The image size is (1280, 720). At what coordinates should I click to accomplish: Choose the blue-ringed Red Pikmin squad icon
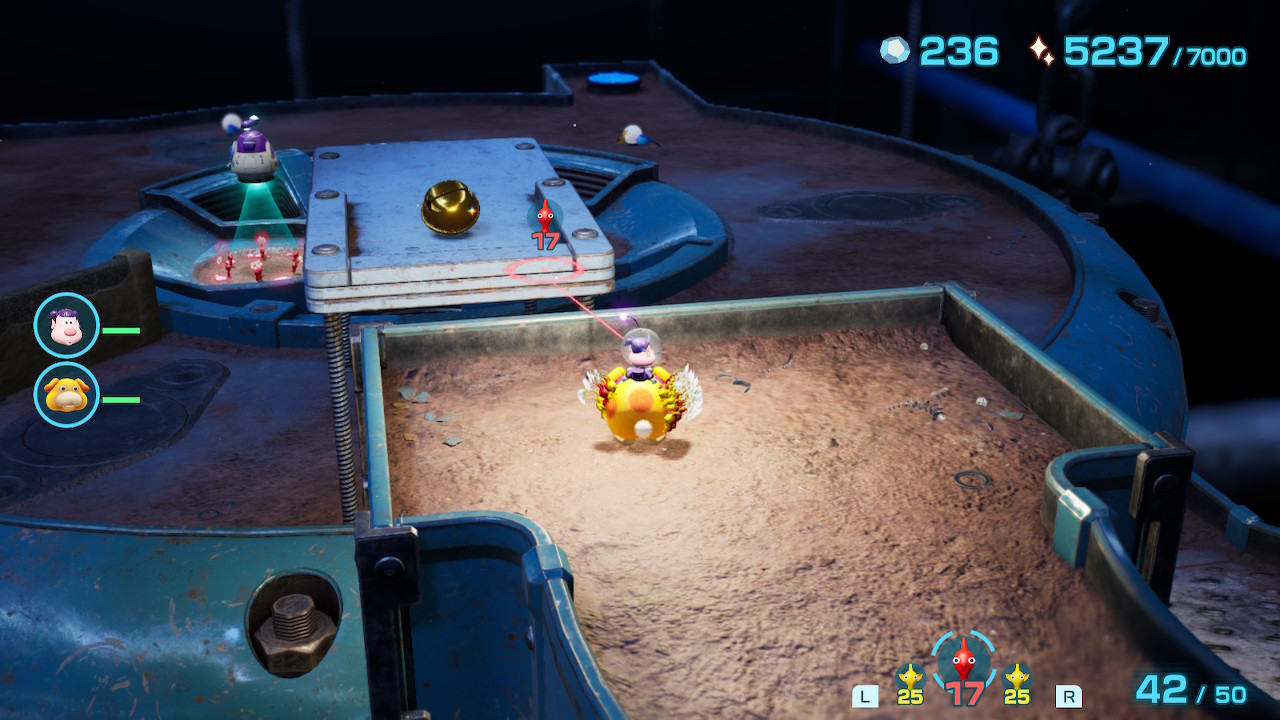point(962,660)
